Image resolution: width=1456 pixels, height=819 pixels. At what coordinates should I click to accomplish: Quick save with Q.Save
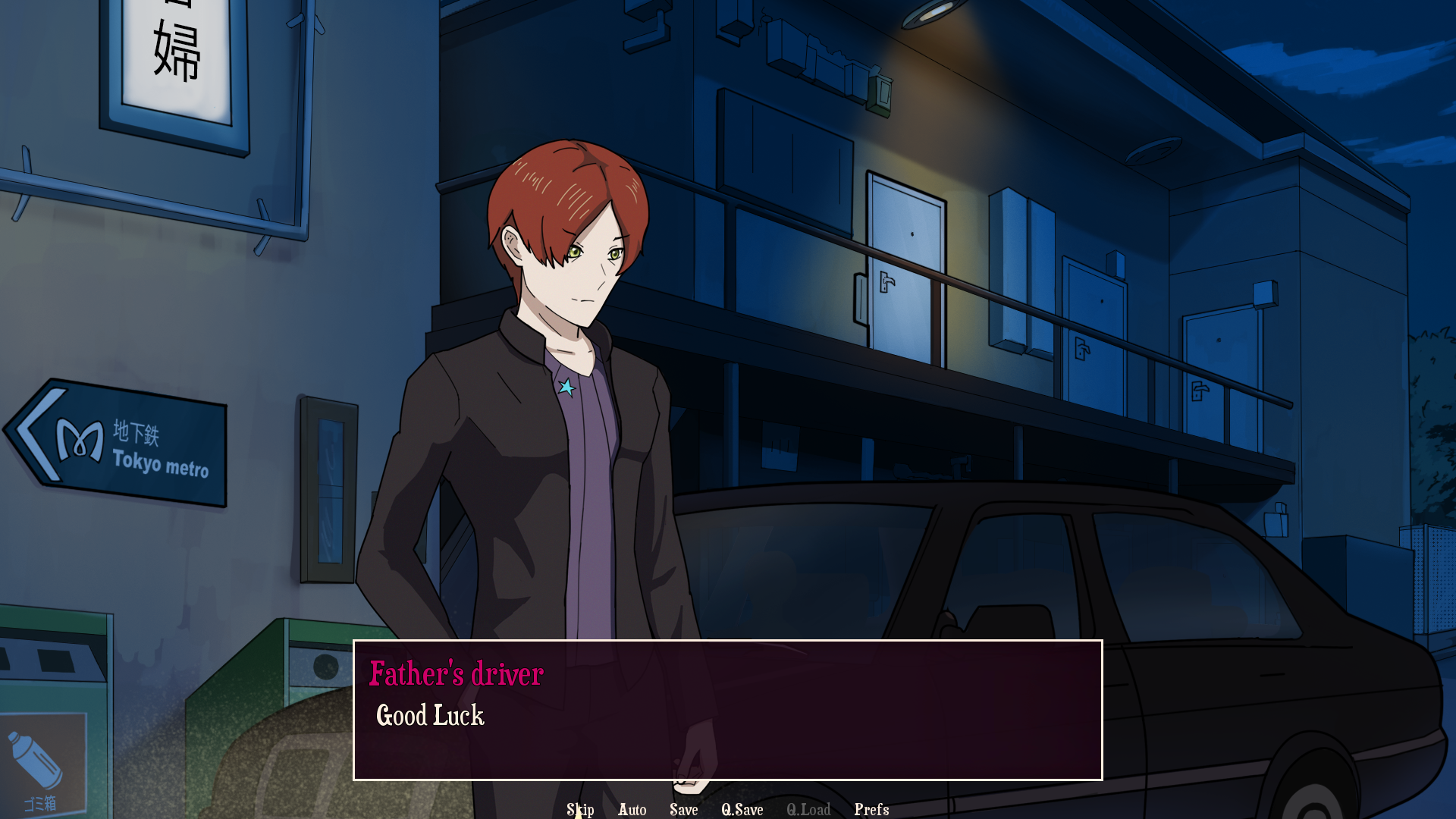tap(742, 809)
